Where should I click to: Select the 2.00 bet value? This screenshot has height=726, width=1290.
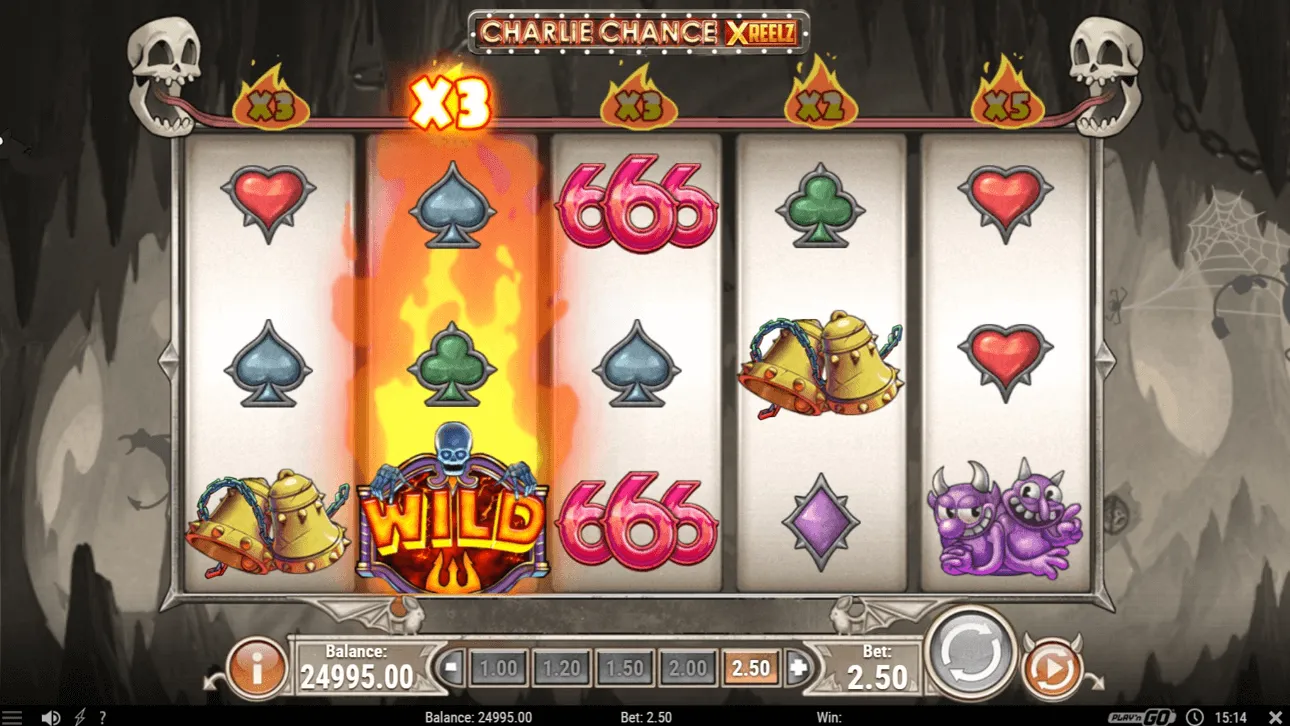pos(688,665)
